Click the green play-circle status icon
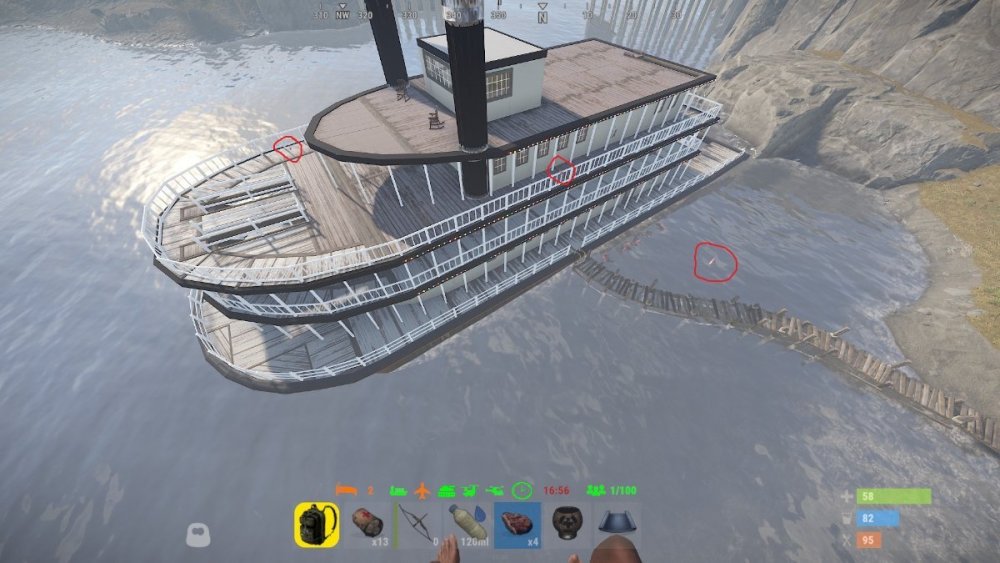 pyautogui.click(x=521, y=491)
